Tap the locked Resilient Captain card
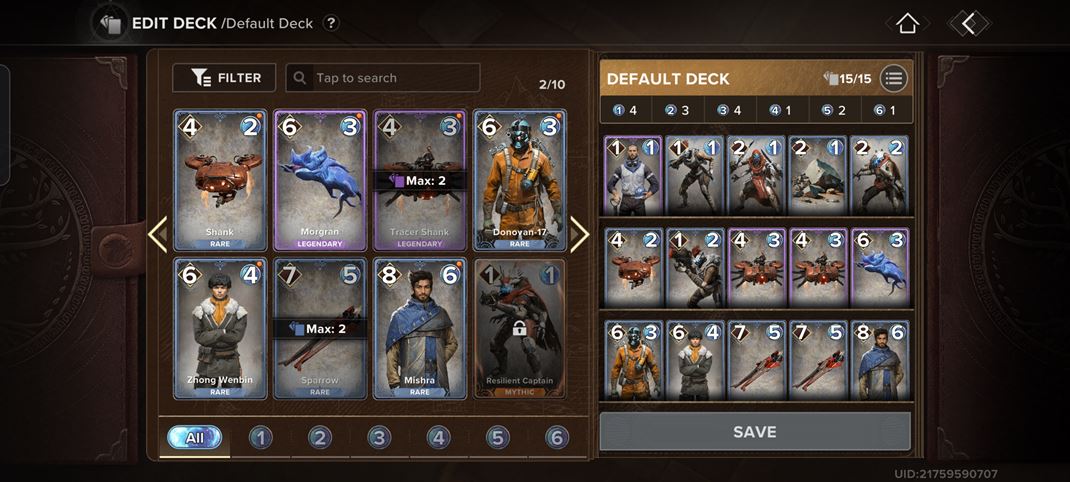The width and height of the screenshot is (1070, 482). pyautogui.click(x=520, y=328)
